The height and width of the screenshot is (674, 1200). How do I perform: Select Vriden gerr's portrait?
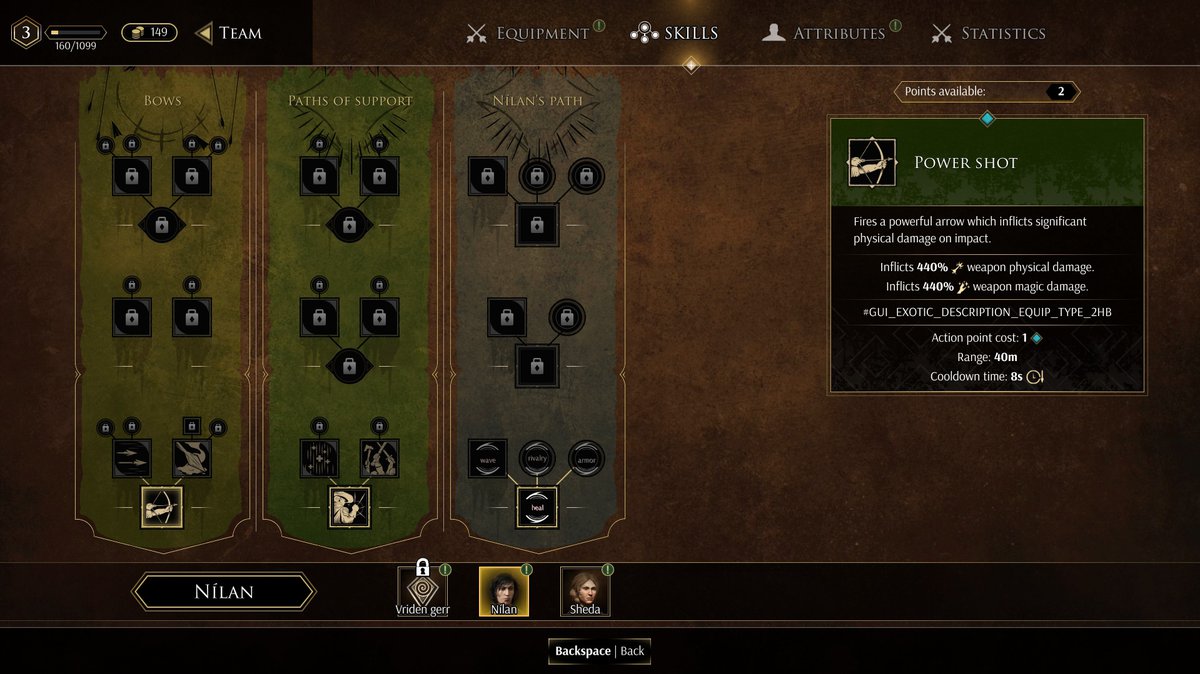(422, 591)
